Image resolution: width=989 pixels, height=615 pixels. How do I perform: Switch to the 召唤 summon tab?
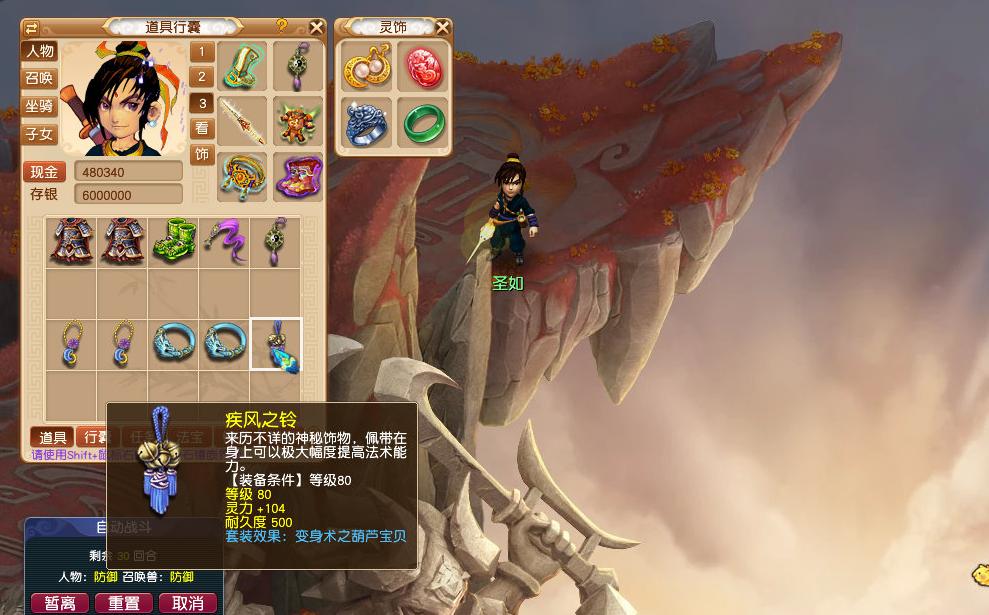click(x=40, y=78)
